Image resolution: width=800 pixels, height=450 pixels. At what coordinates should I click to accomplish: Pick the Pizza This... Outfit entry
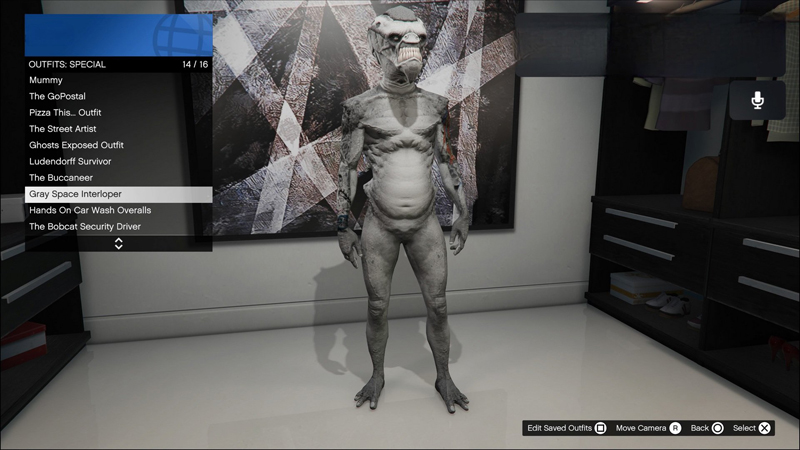coord(117,113)
